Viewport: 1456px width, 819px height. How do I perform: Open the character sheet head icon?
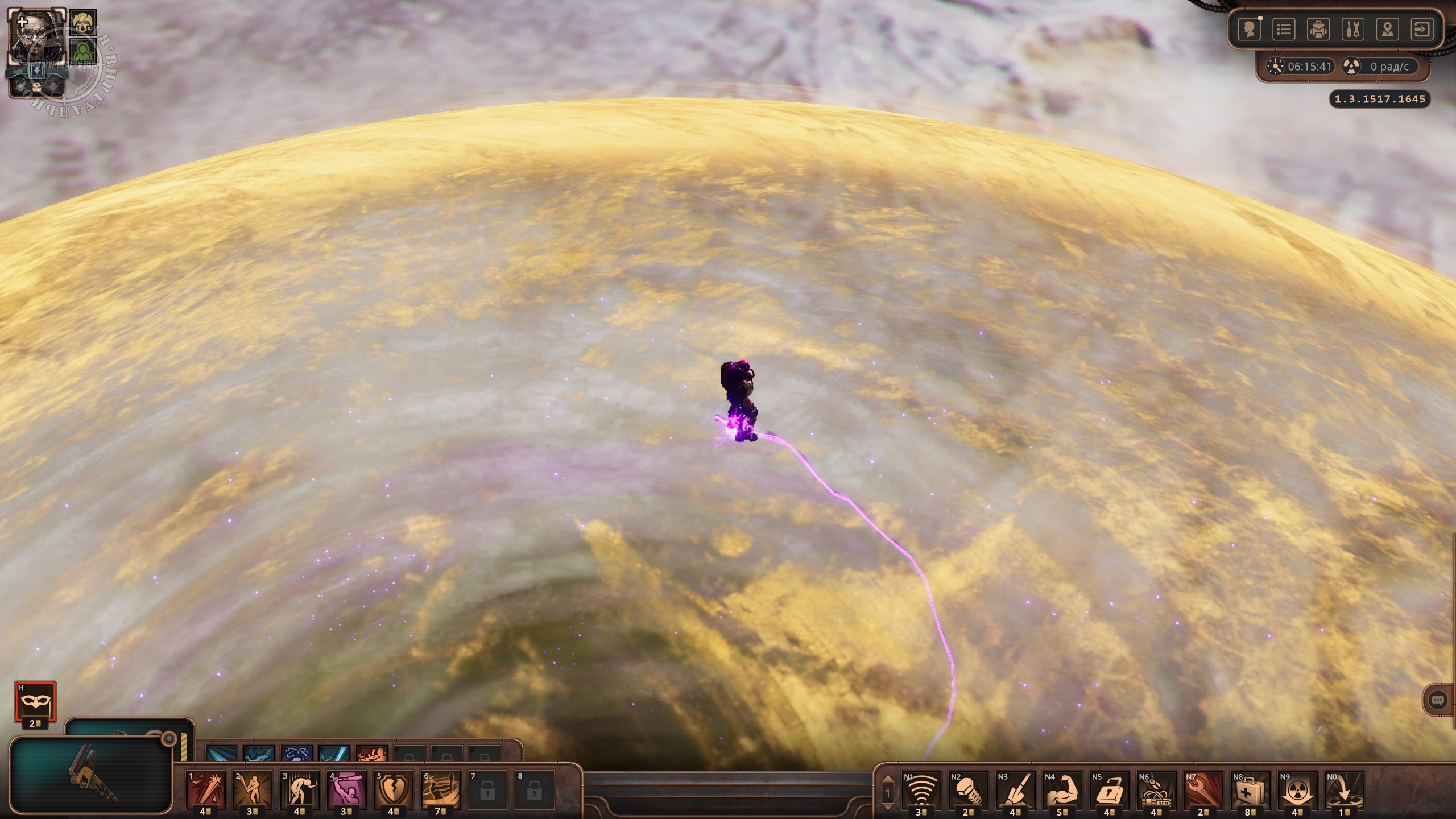[1250, 30]
